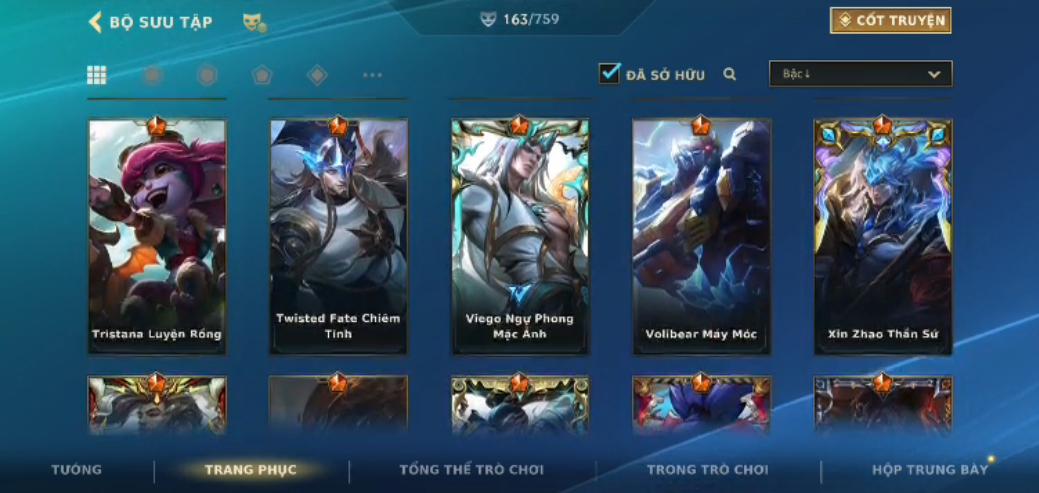The height and width of the screenshot is (493, 1039).
Task: Toggle the Đã Sở Hữu checkbox
Action: [609, 73]
